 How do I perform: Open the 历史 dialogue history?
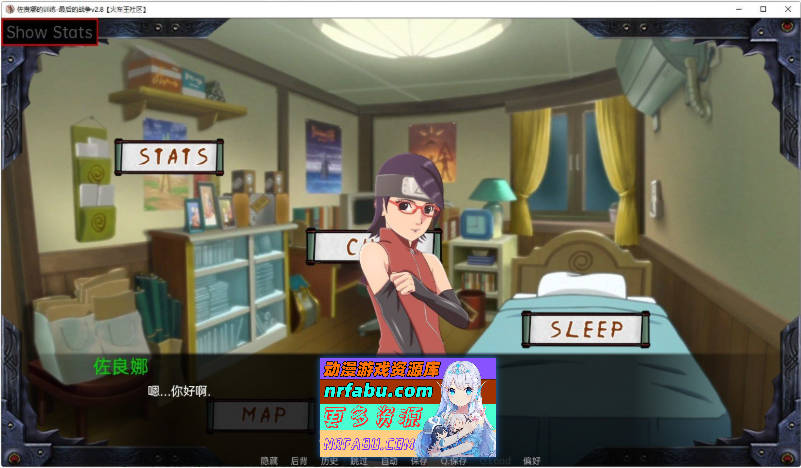pyautogui.click(x=328, y=461)
